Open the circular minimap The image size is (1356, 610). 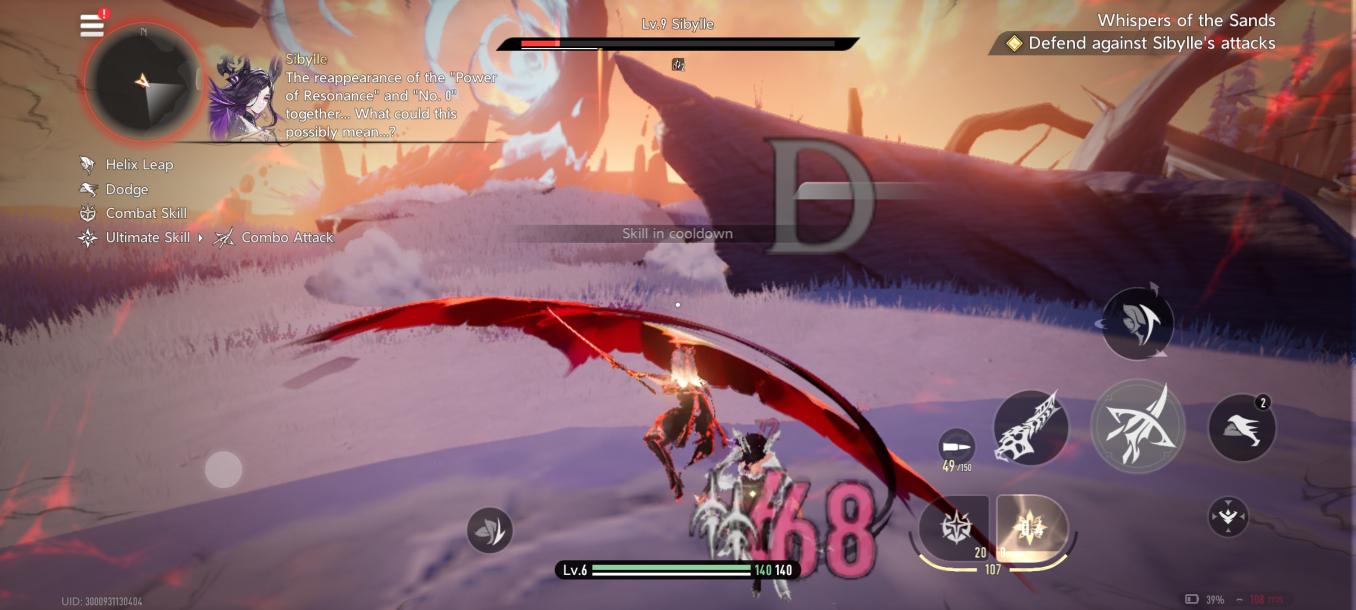coord(143,82)
